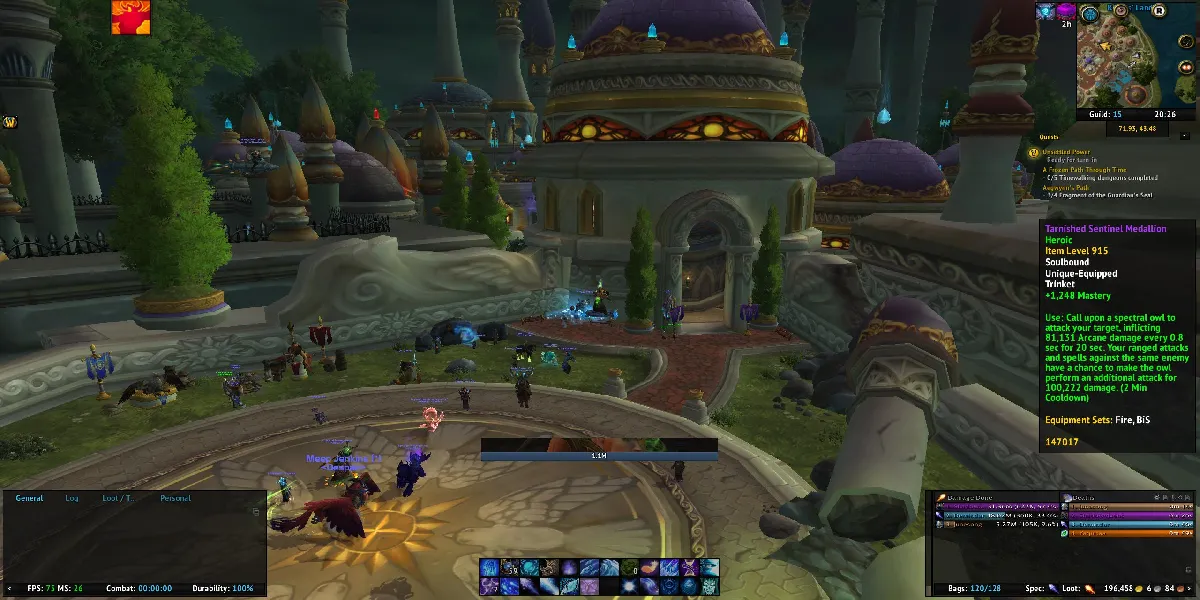Click the purple buff icon with 2h
Viewport: 1200px width, 600px height.
coord(1065,11)
